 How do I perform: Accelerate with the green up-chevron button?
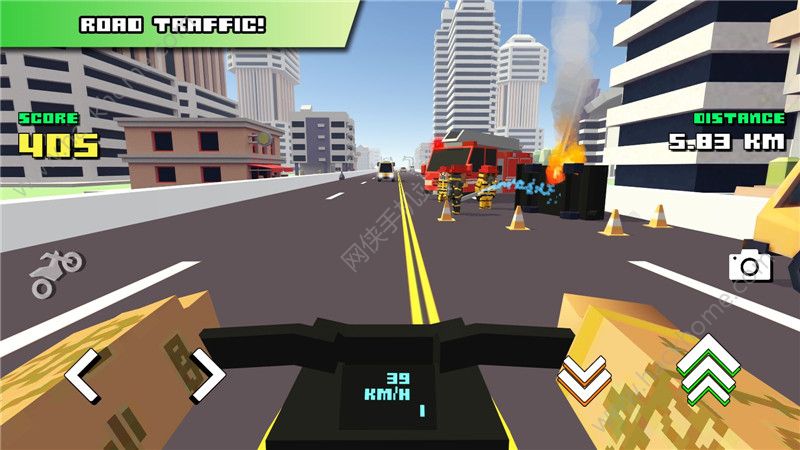point(707,370)
